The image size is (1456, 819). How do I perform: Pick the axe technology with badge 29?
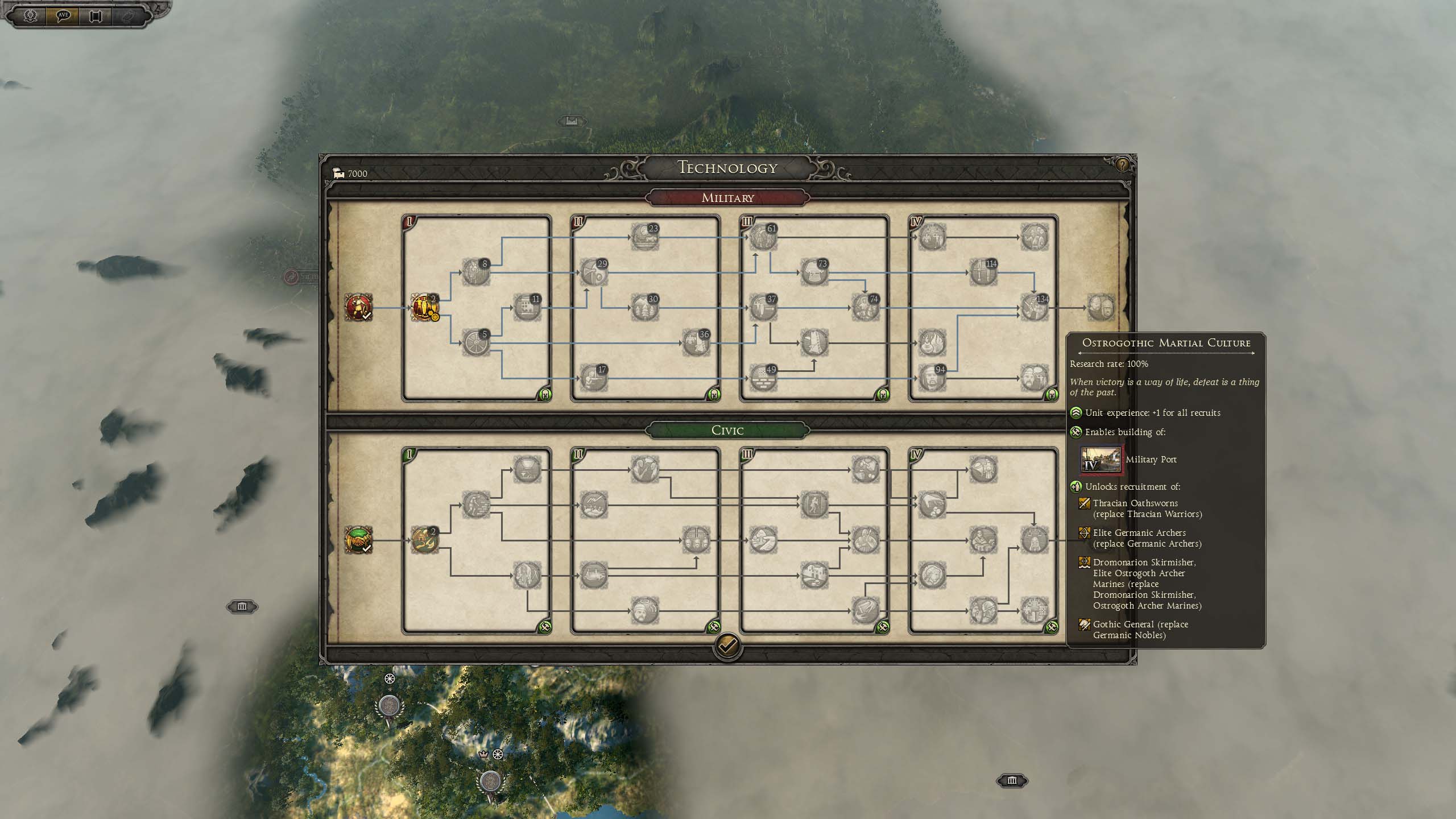click(x=593, y=272)
